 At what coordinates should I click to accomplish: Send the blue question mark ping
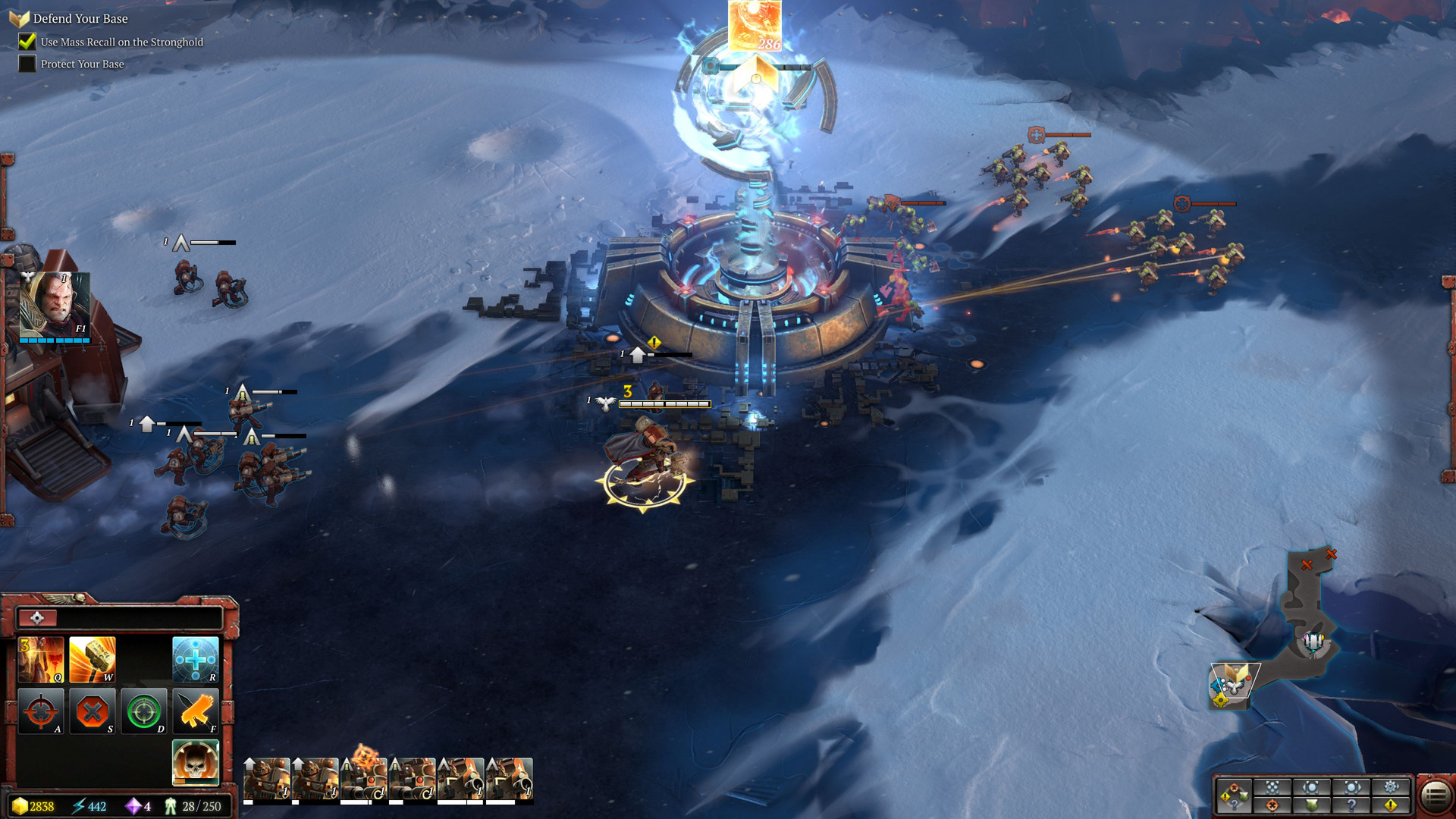(1351, 805)
